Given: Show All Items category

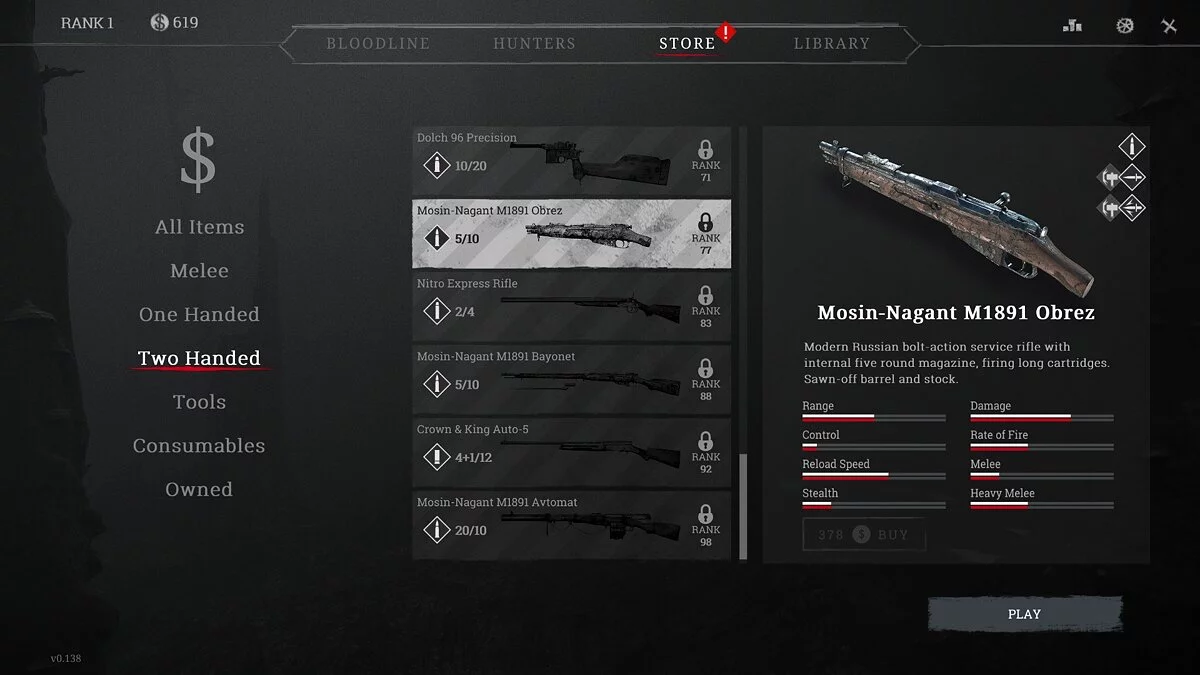Looking at the screenshot, I should [199, 227].
